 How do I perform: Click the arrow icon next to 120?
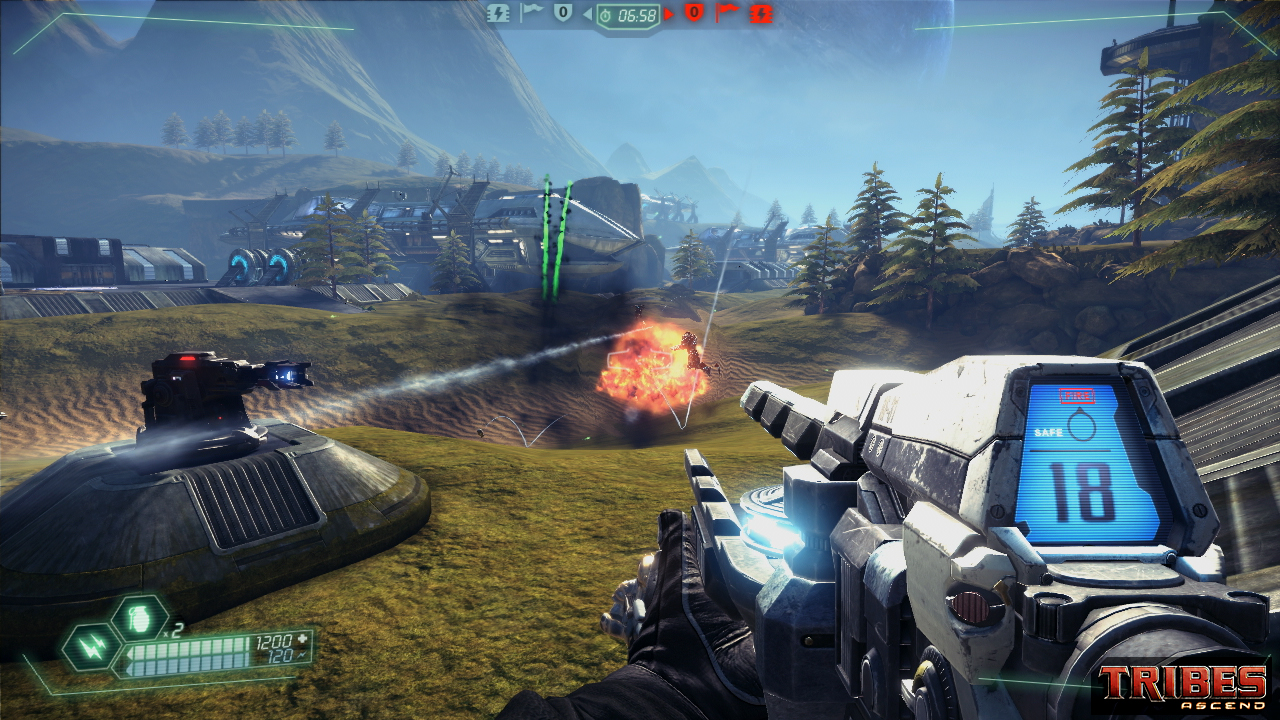click(300, 654)
